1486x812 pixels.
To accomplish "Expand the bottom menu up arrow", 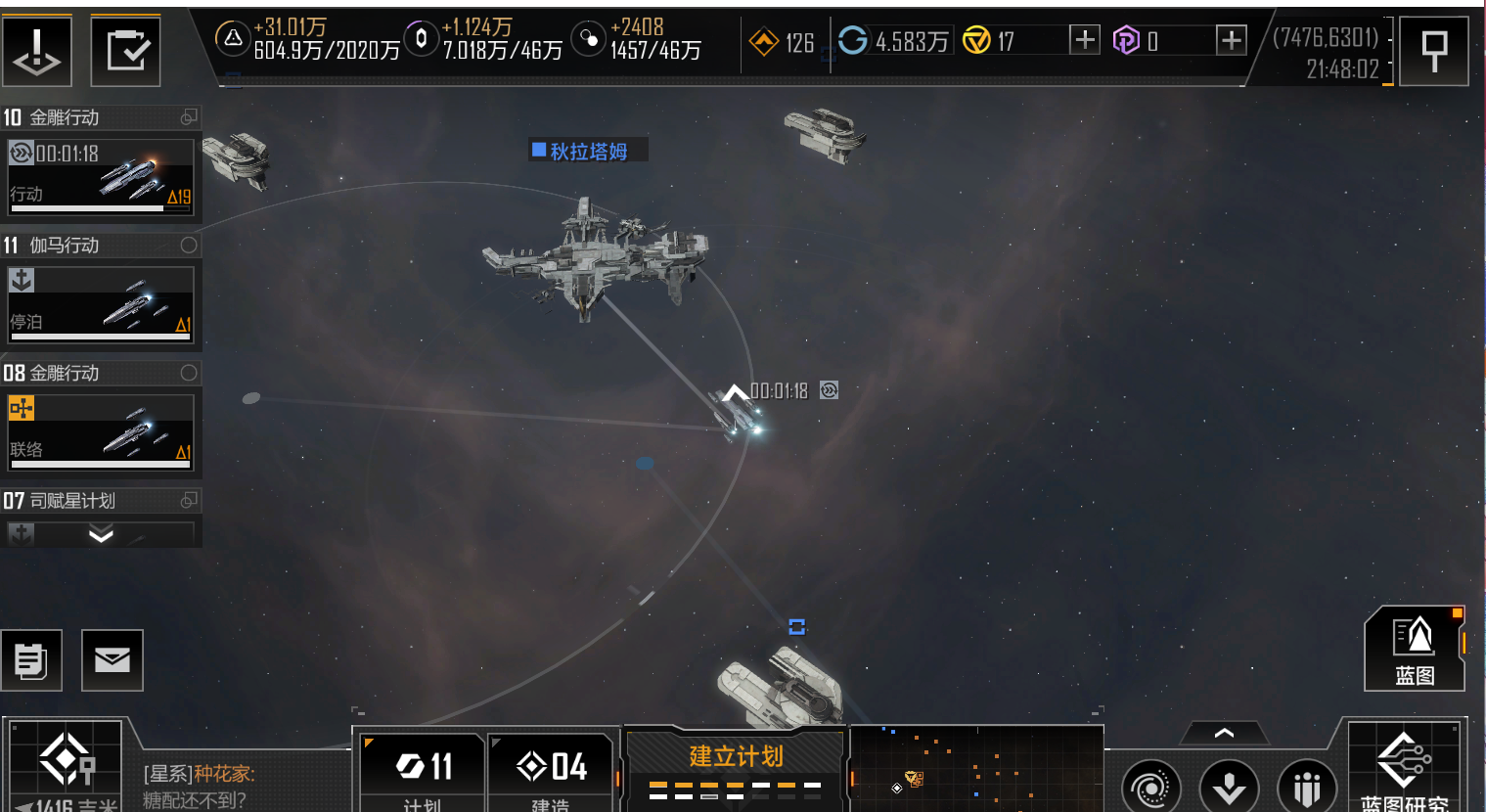I will click(x=1224, y=733).
